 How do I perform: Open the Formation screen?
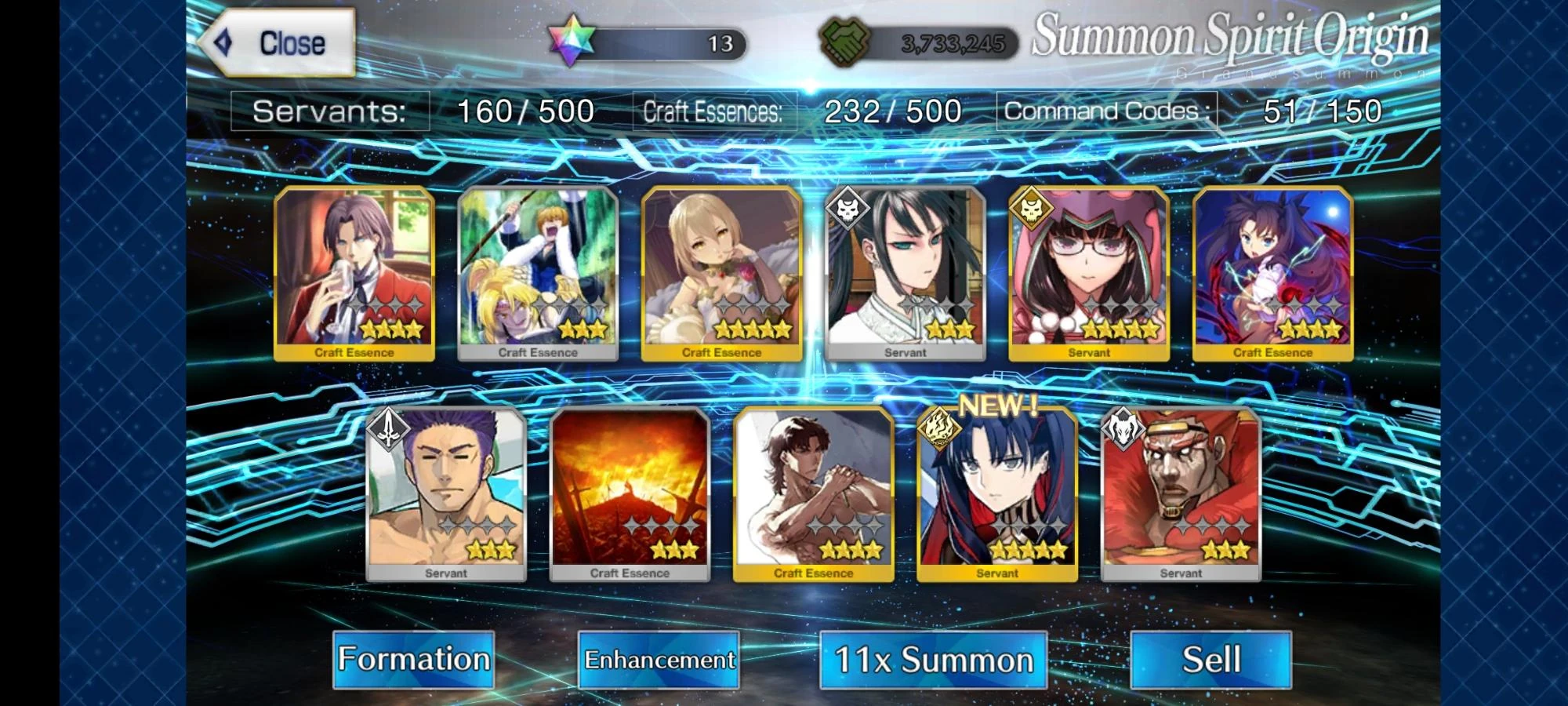click(x=413, y=660)
